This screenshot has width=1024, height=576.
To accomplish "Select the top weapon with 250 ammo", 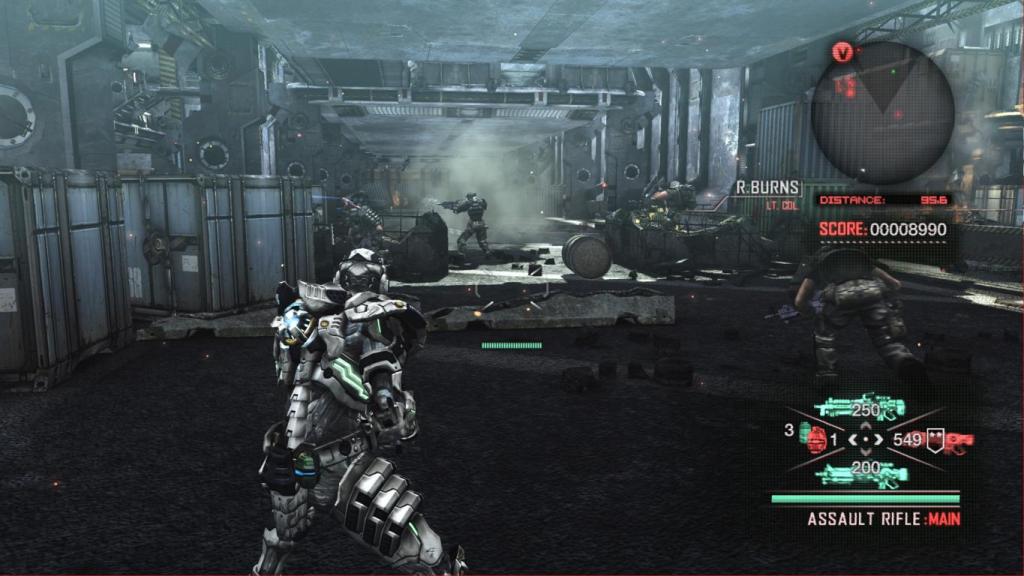I will coord(860,407).
